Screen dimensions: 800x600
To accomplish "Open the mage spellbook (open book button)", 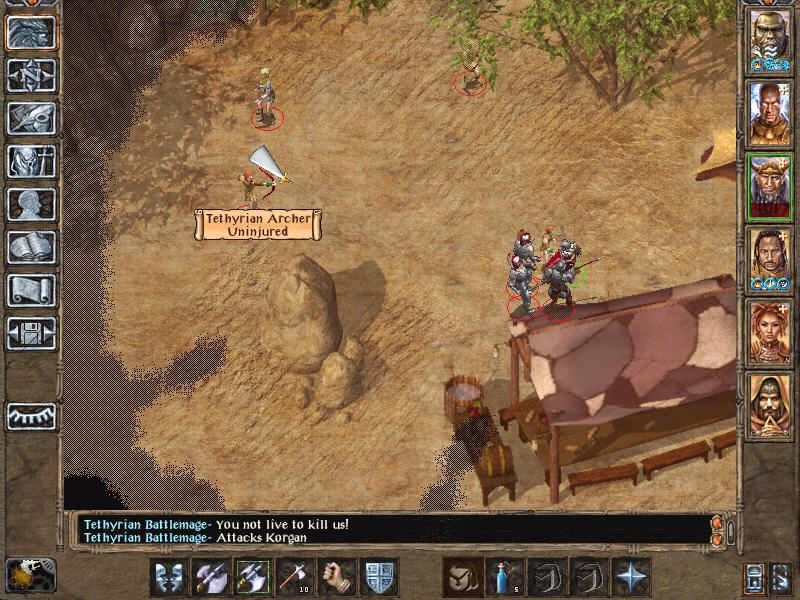I will pos(30,247).
